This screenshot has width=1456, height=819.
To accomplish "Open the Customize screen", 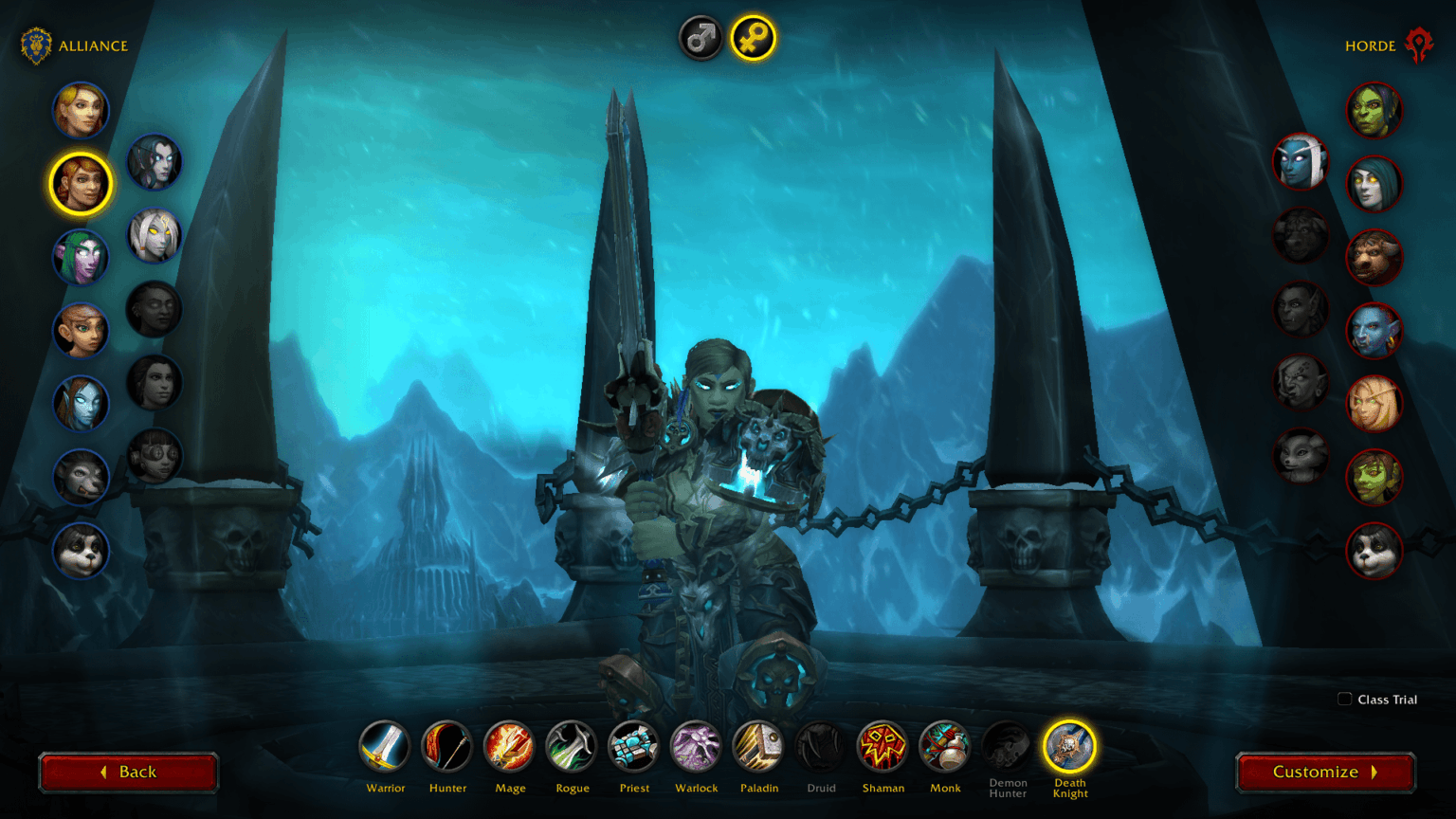I will [x=1324, y=772].
